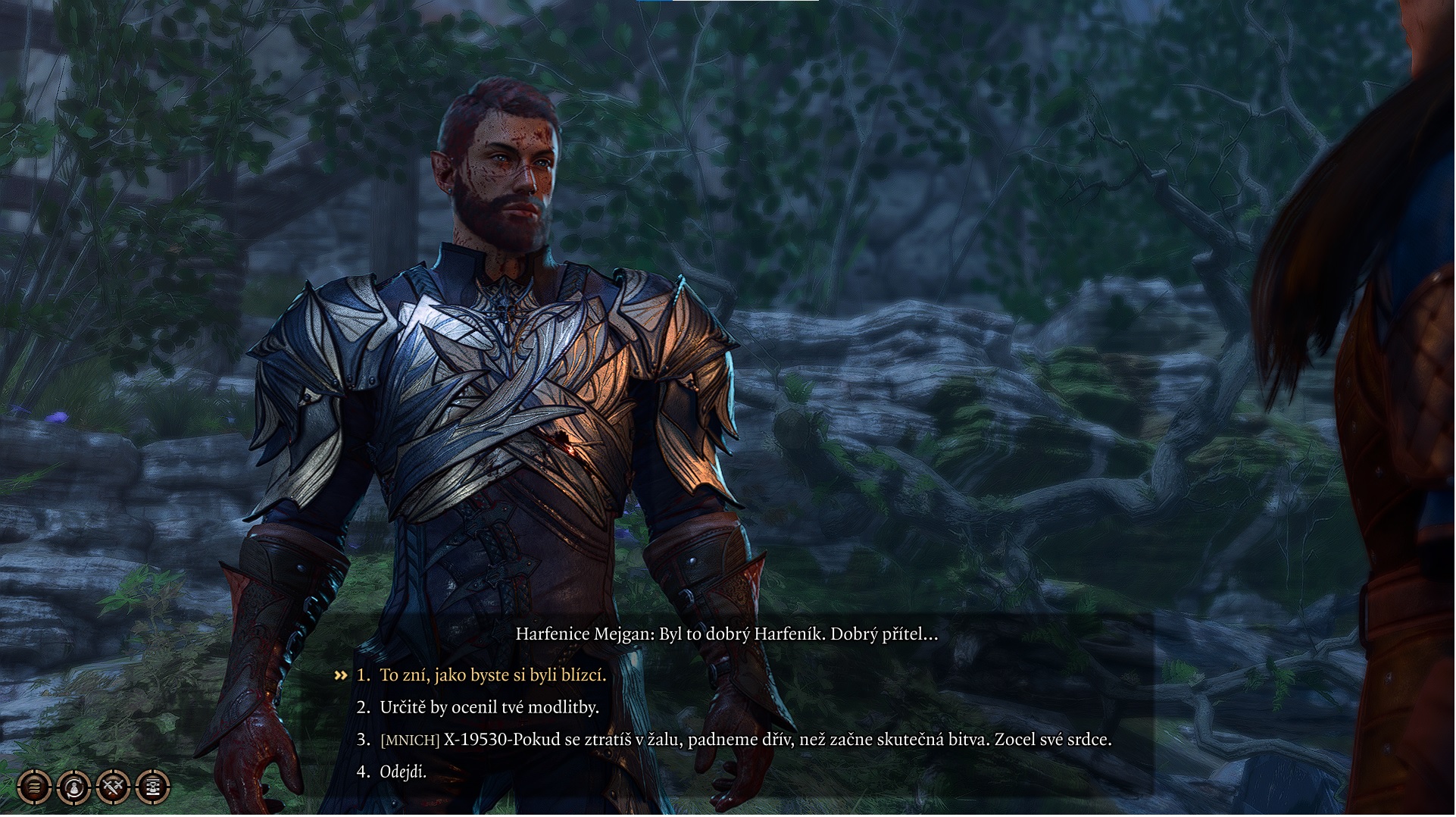Choose reply "To zní, jako byste si byli blízcí."
Viewport: 1456px width, 817px height.
[x=492, y=675]
